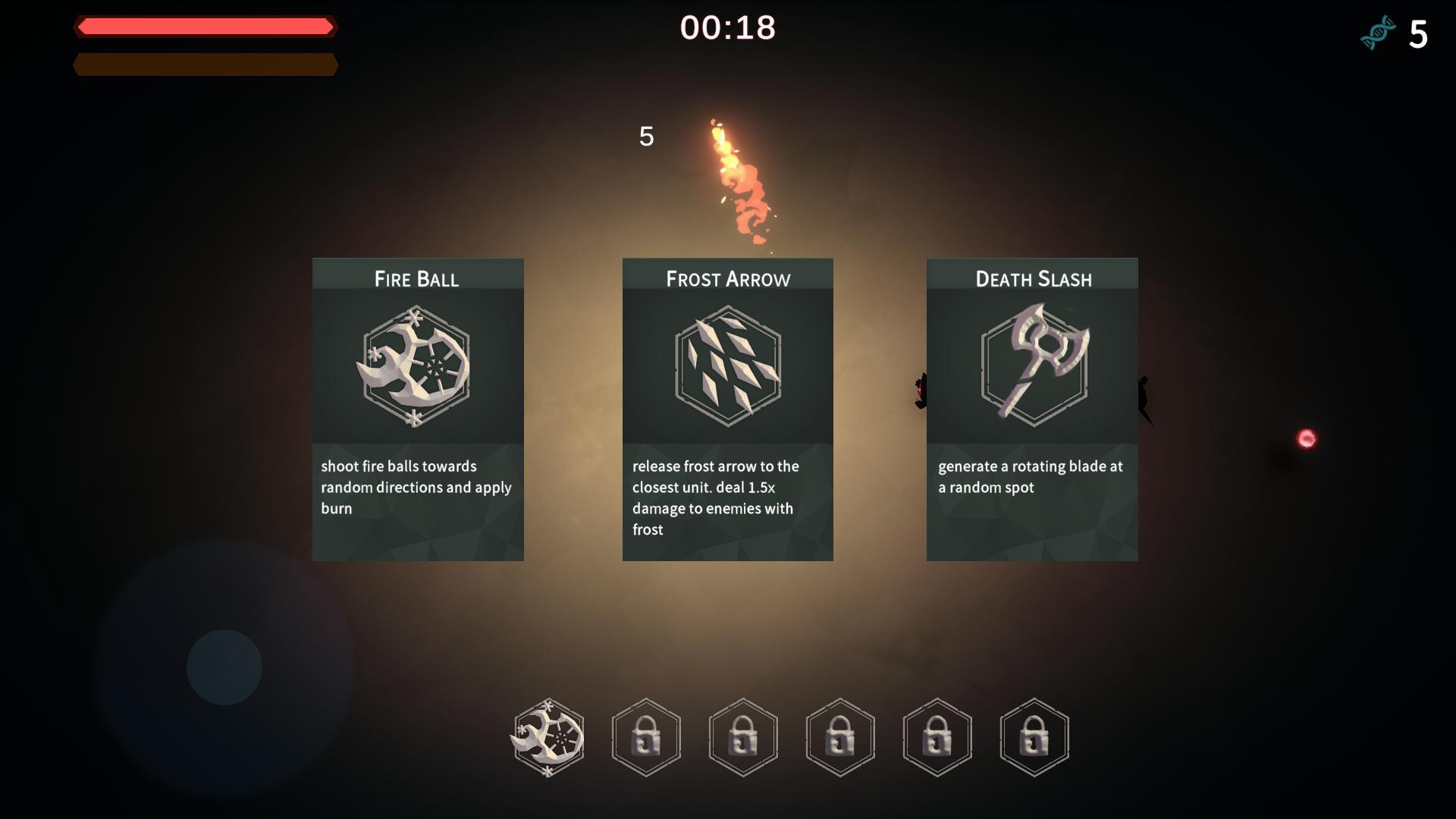Screen dimensions: 1456x819
Task: Click the unlocked fireball slot in the hotbar
Action: [548, 737]
